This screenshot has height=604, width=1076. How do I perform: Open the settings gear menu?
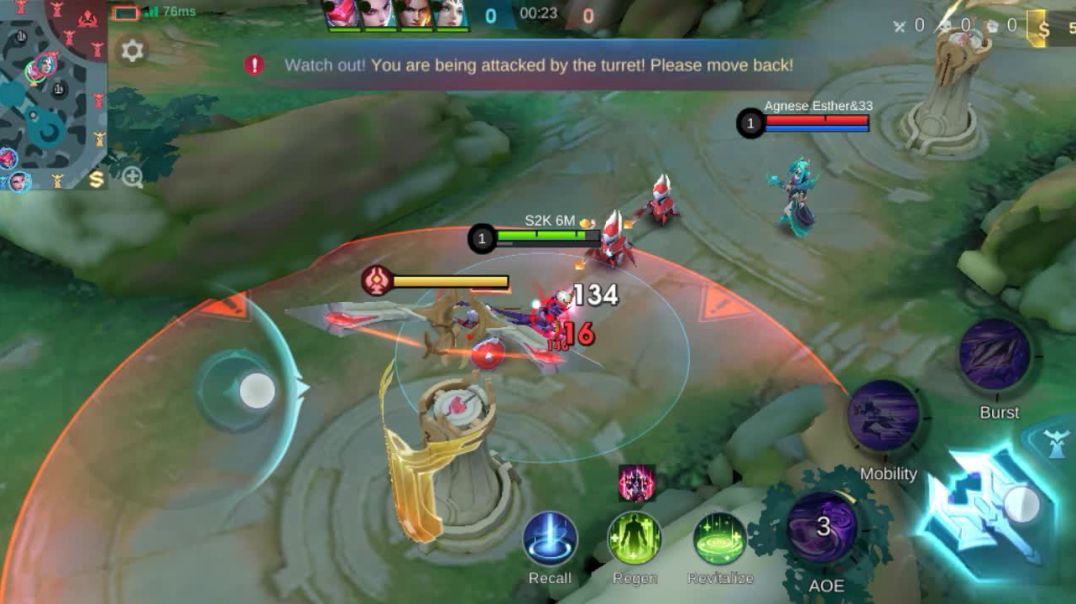(x=132, y=51)
